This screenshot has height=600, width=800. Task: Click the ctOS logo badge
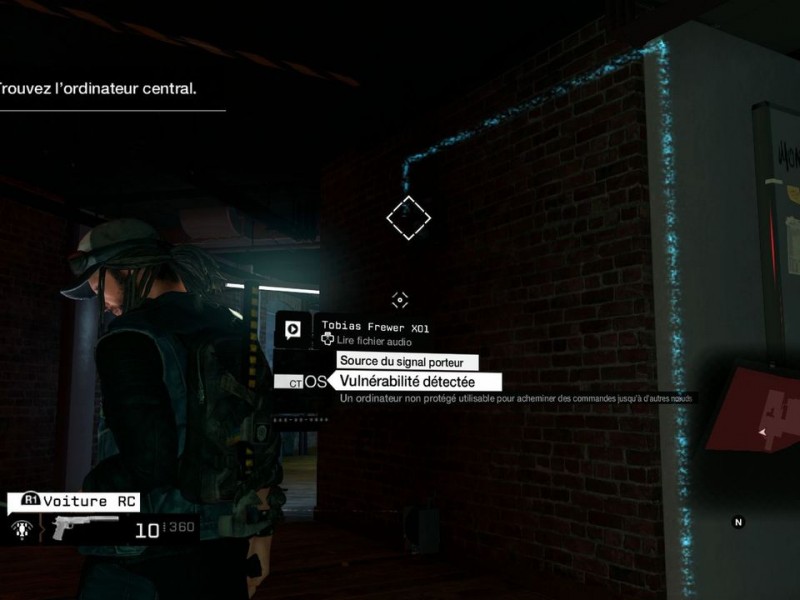coord(302,381)
